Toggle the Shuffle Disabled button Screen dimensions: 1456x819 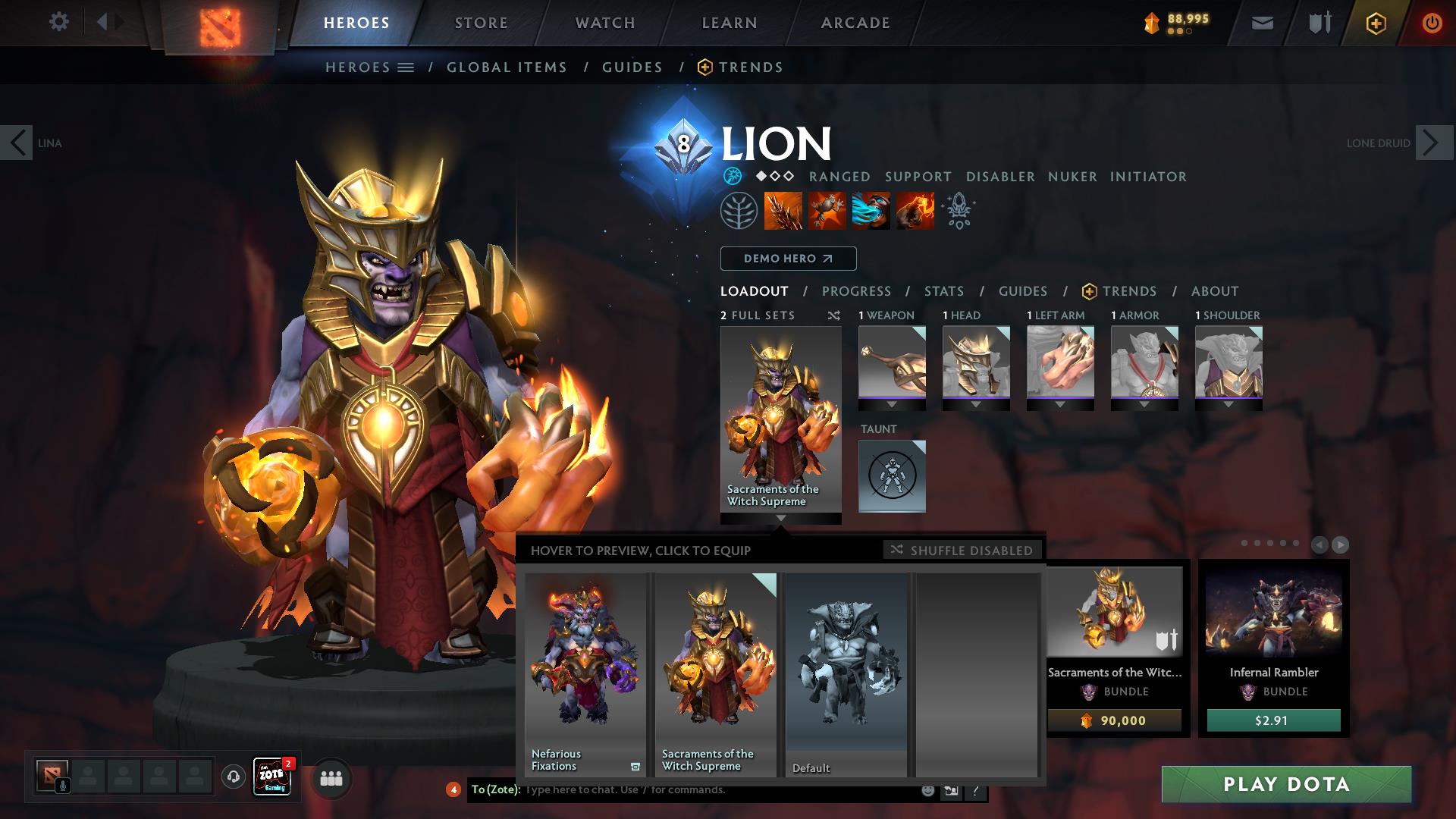[x=962, y=550]
